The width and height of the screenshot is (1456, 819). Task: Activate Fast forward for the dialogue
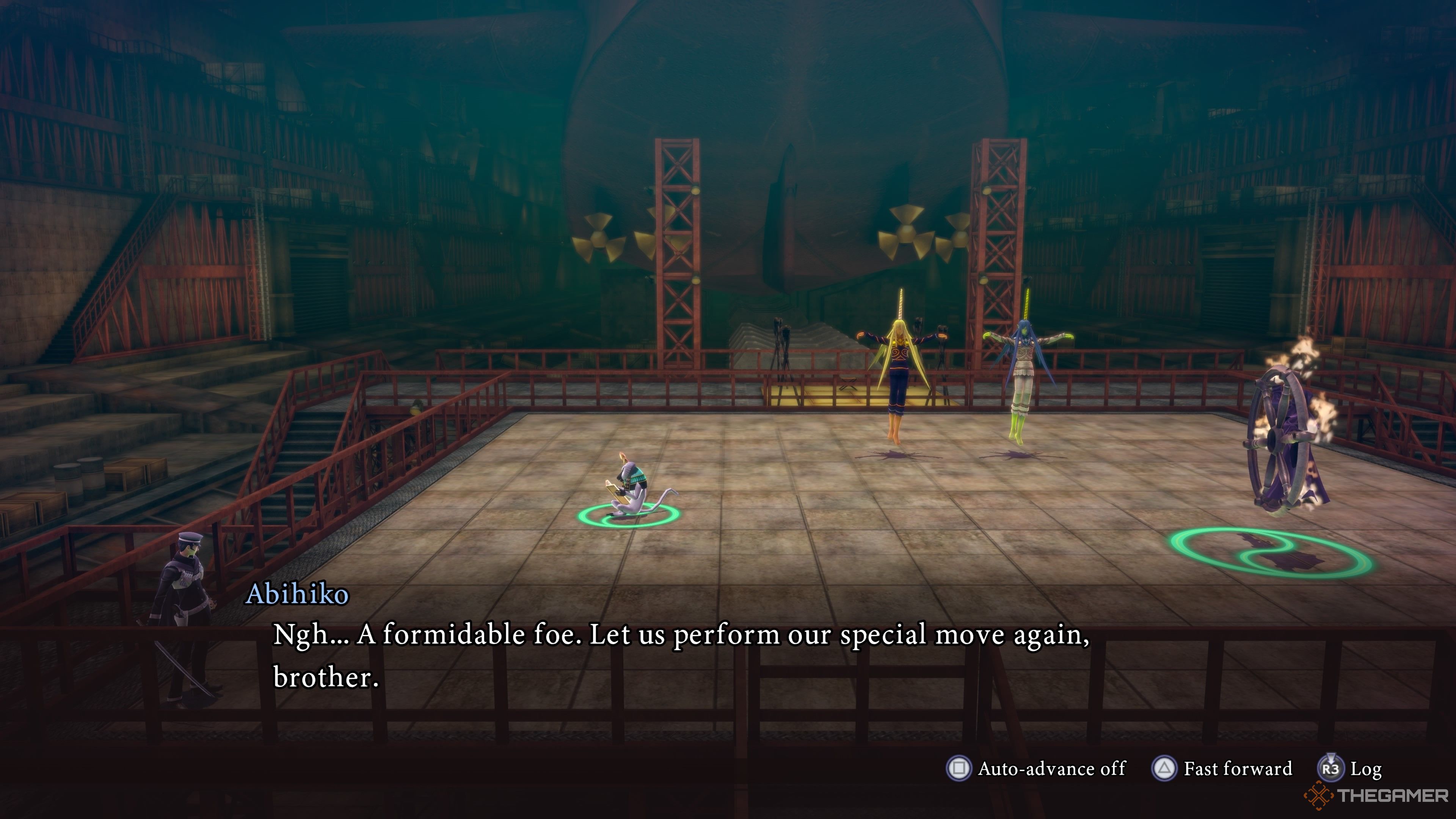(1222, 769)
